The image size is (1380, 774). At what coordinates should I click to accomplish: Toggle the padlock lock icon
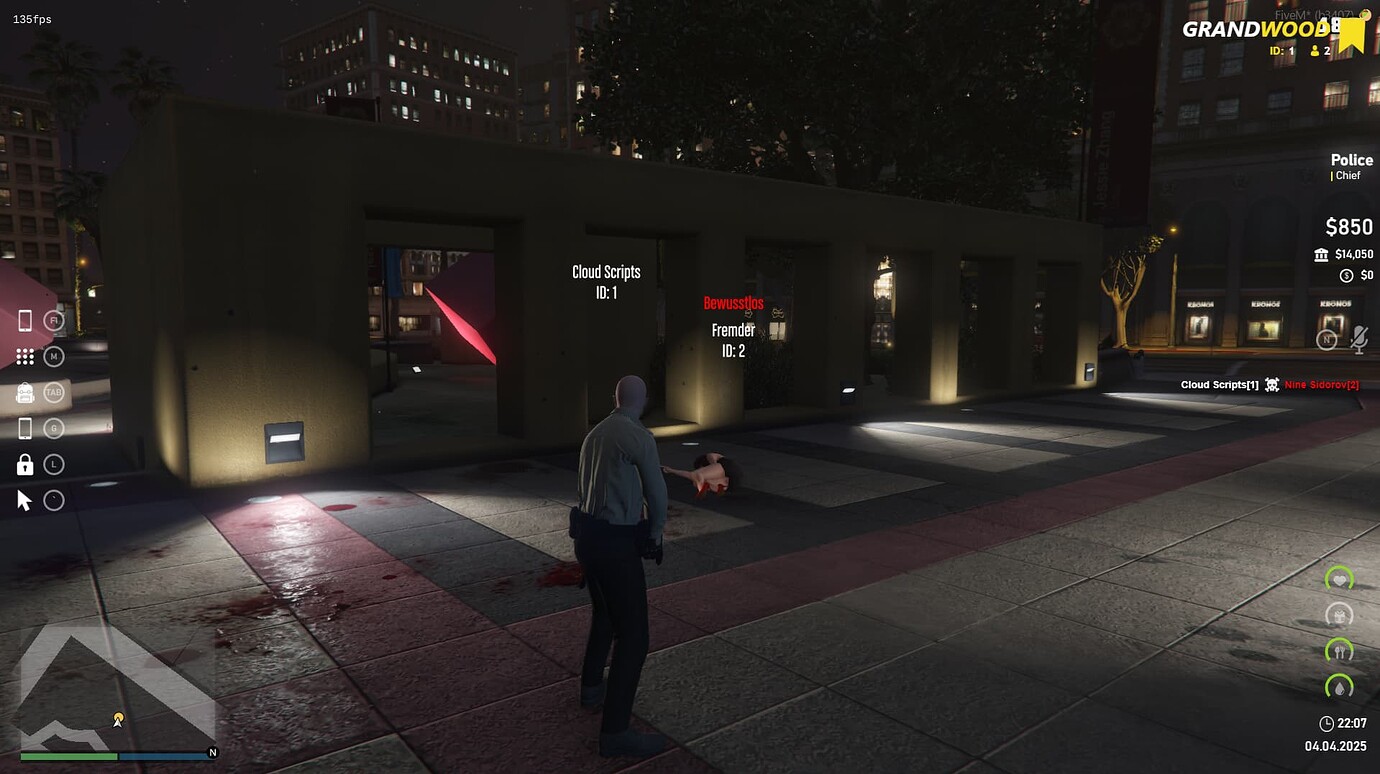(25, 464)
